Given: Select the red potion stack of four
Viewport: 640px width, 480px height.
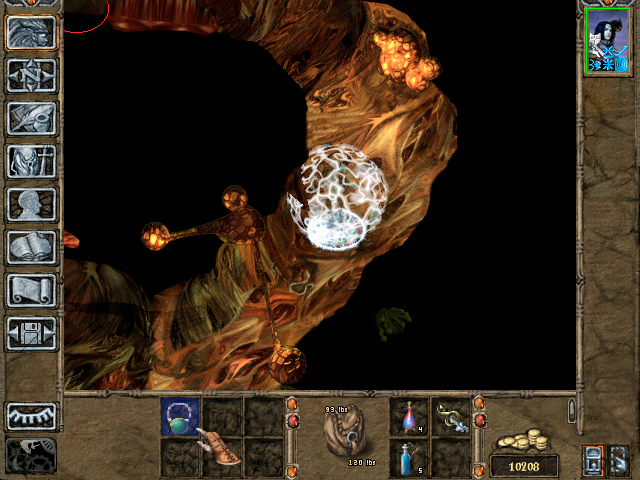Looking at the screenshot, I should pyautogui.click(x=409, y=416).
